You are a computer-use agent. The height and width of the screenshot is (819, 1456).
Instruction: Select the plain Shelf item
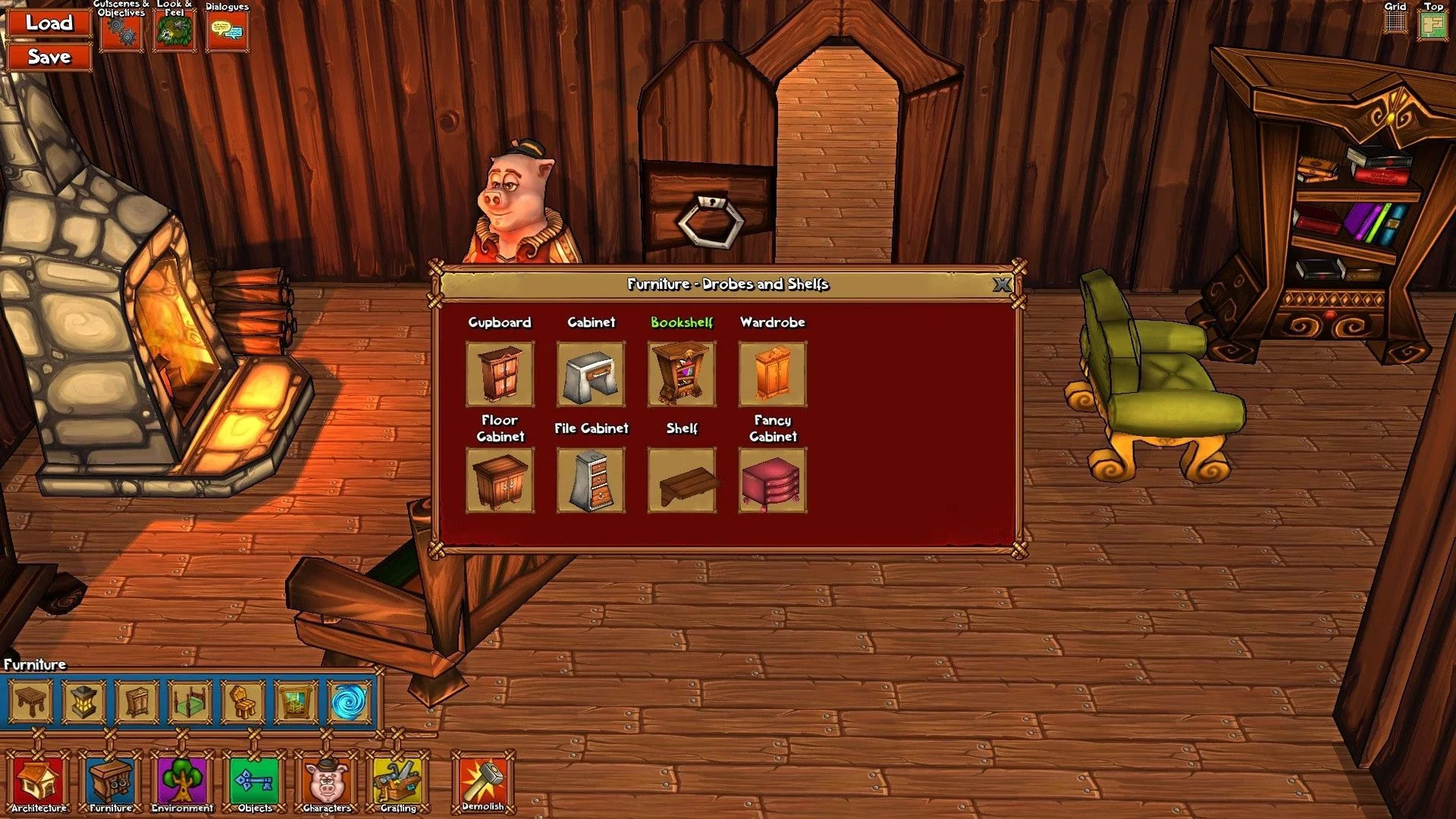coord(682,480)
